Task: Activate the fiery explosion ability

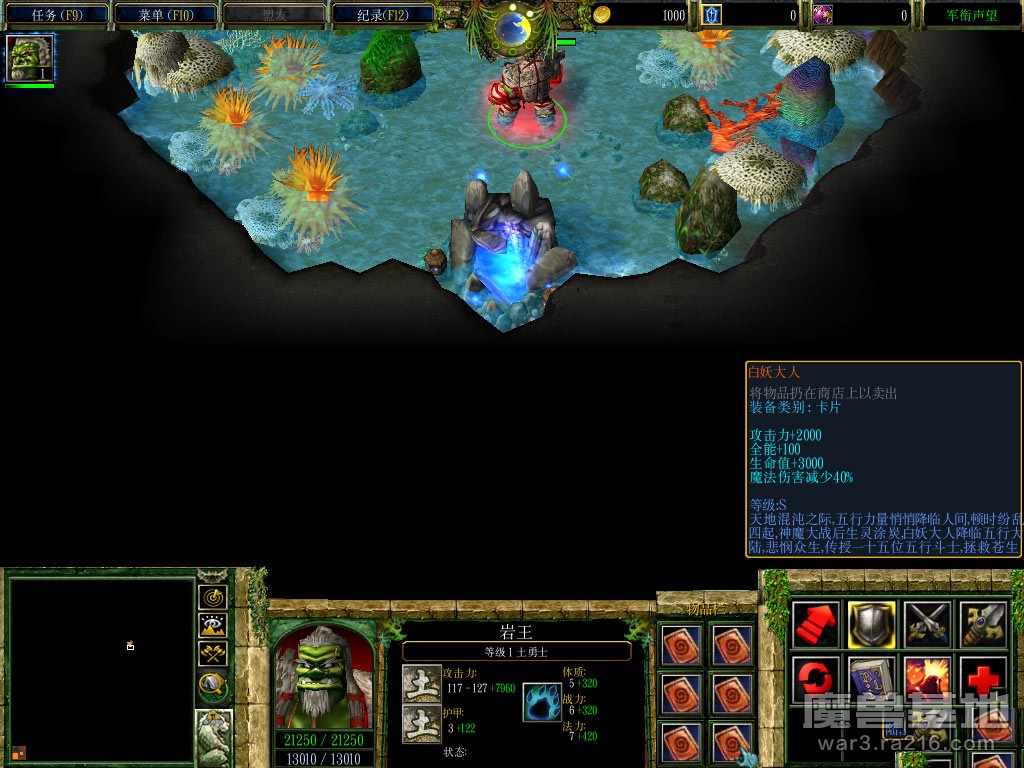Action: 927,681
